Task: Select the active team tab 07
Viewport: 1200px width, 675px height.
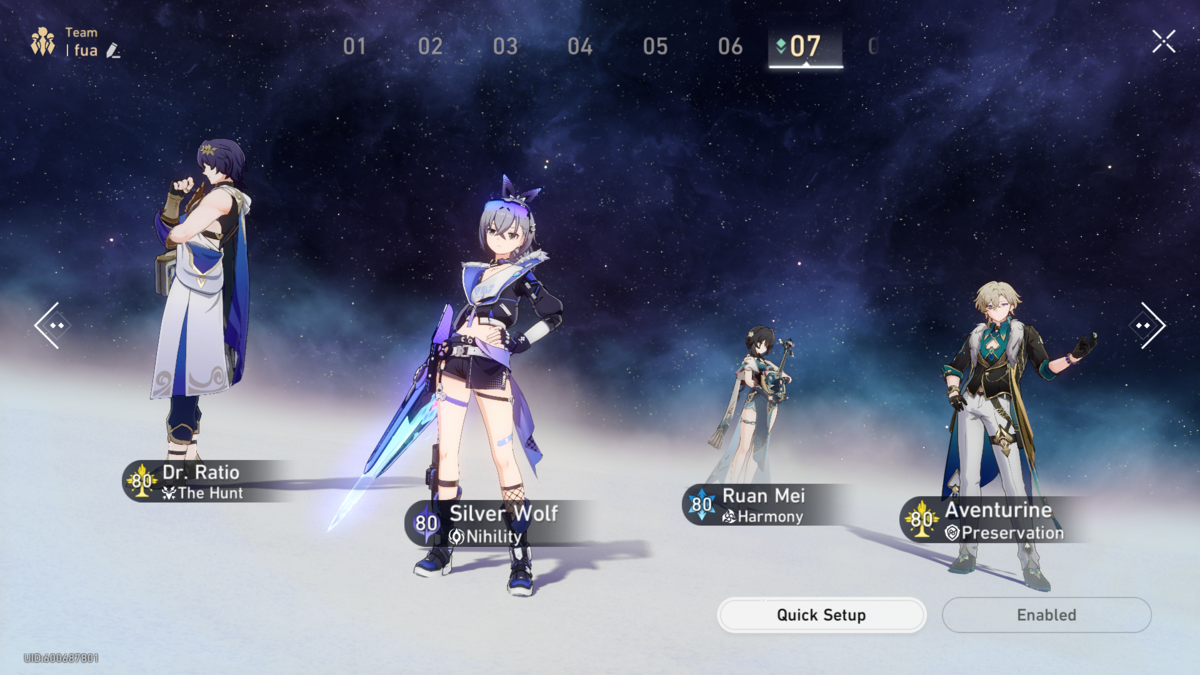Action: (x=805, y=46)
